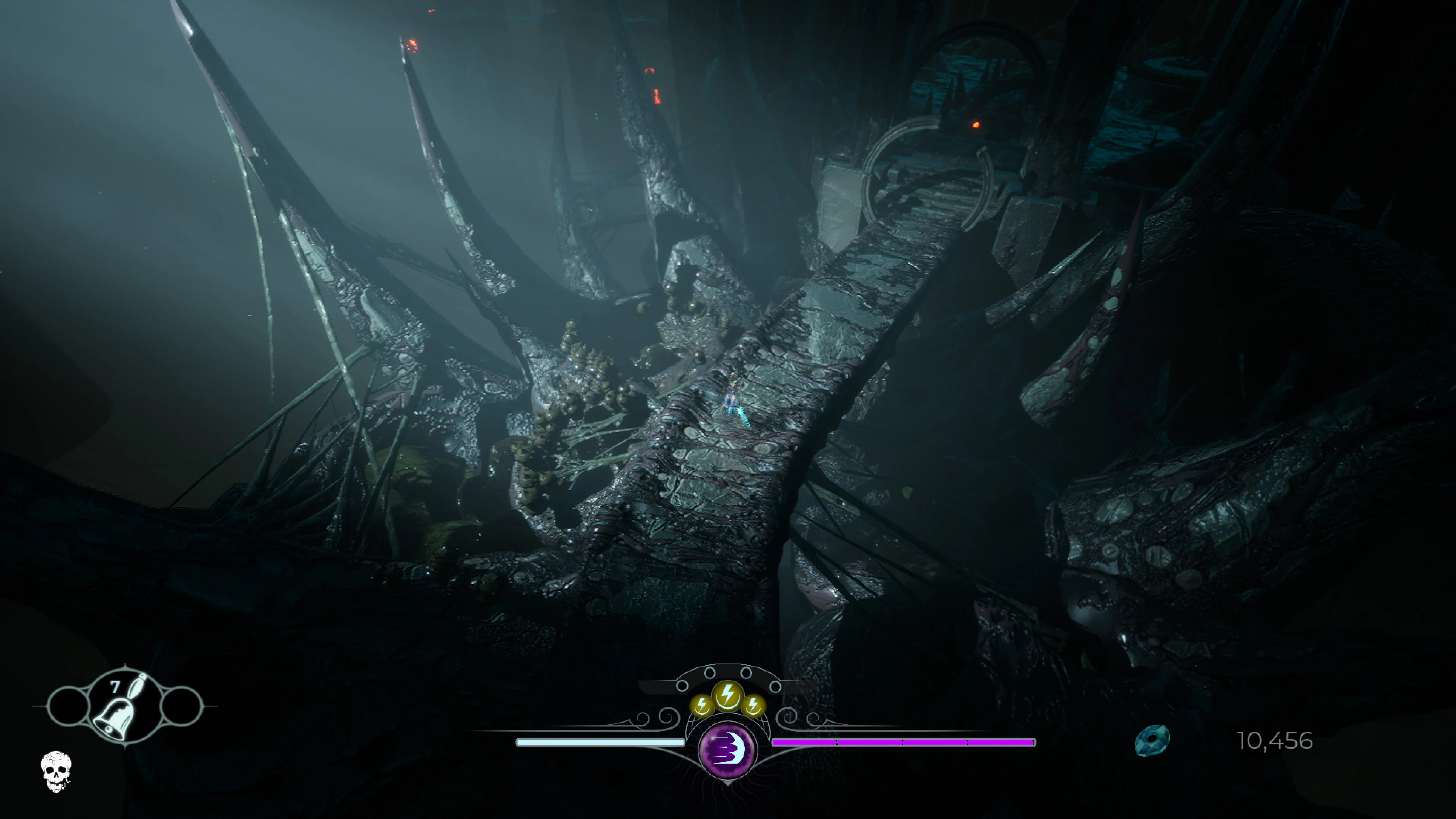This screenshot has height=819, width=1456.
Task: Click the leftmost yellow lightning charge coin
Action: tap(702, 705)
